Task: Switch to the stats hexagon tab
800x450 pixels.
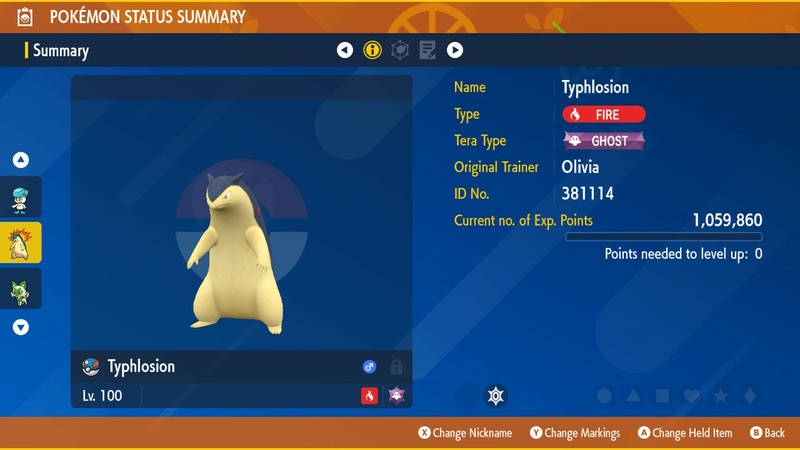Action: pos(400,50)
